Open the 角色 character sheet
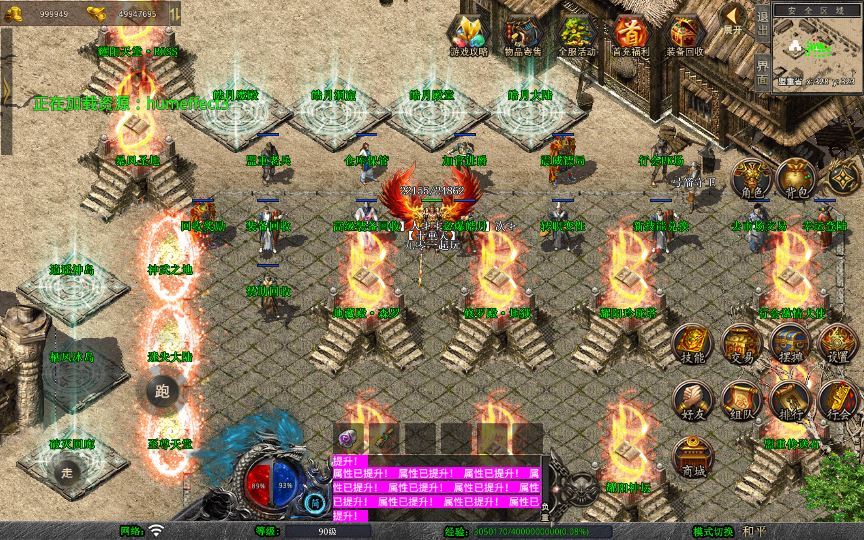 coord(754,179)
